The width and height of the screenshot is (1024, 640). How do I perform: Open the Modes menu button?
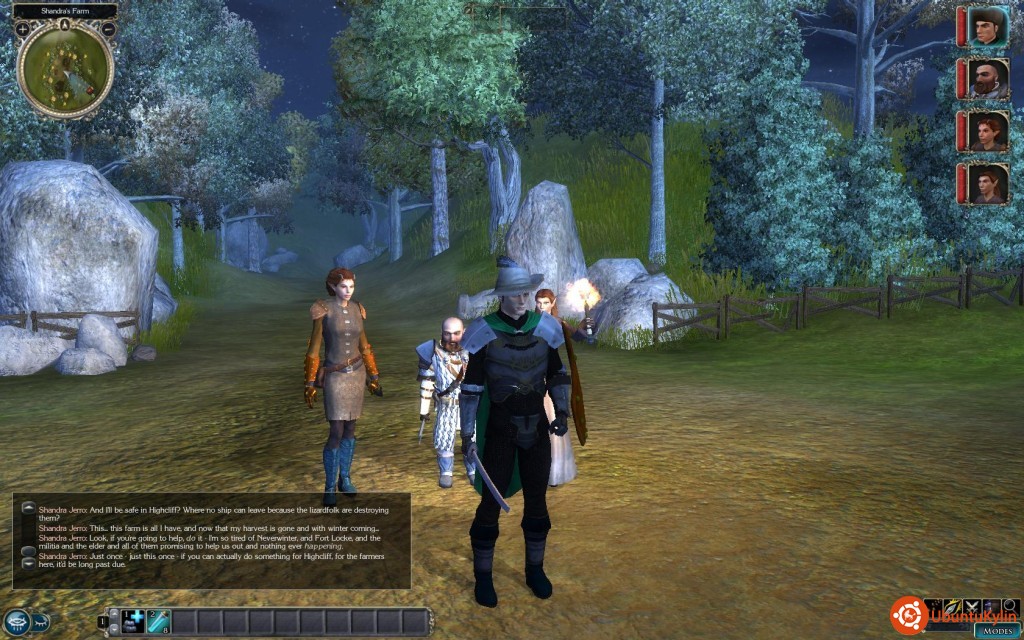[x=998, y=630]
